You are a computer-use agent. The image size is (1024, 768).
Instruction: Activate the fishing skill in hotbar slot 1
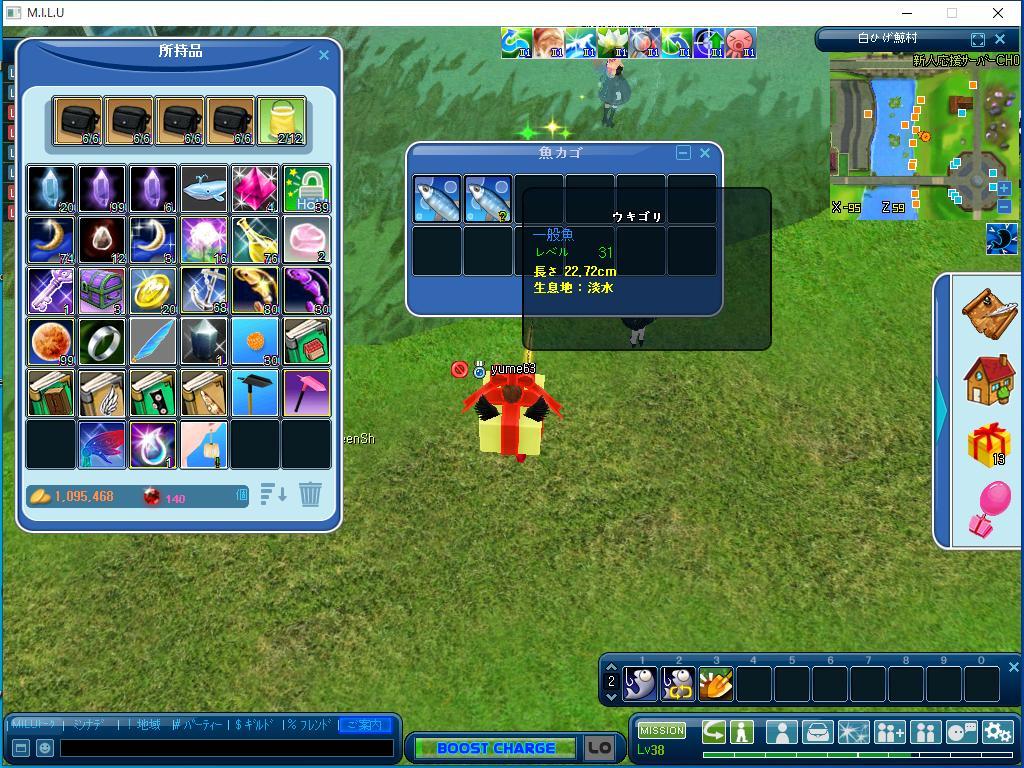point(640,684)
